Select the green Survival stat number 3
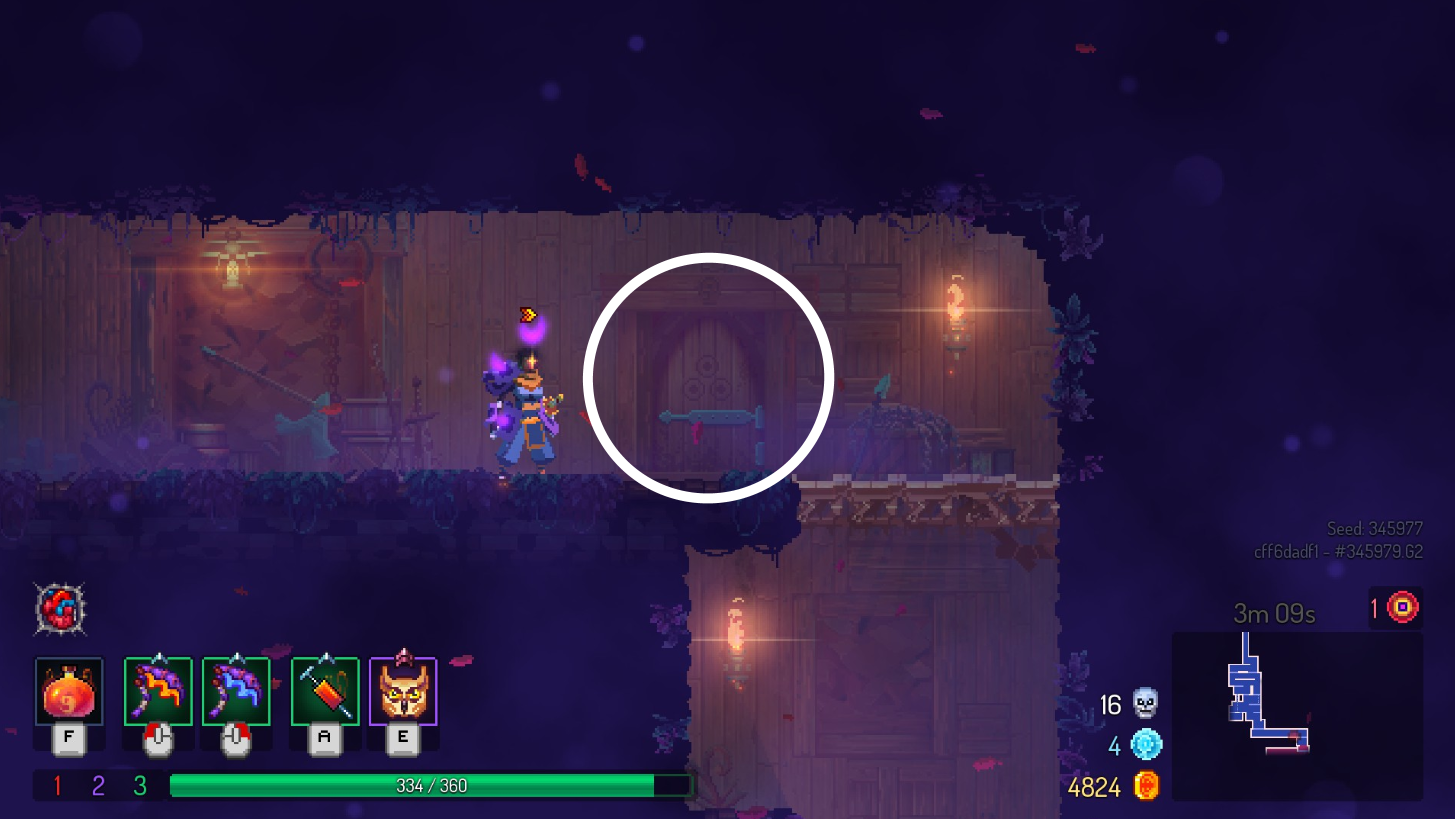 141,786
